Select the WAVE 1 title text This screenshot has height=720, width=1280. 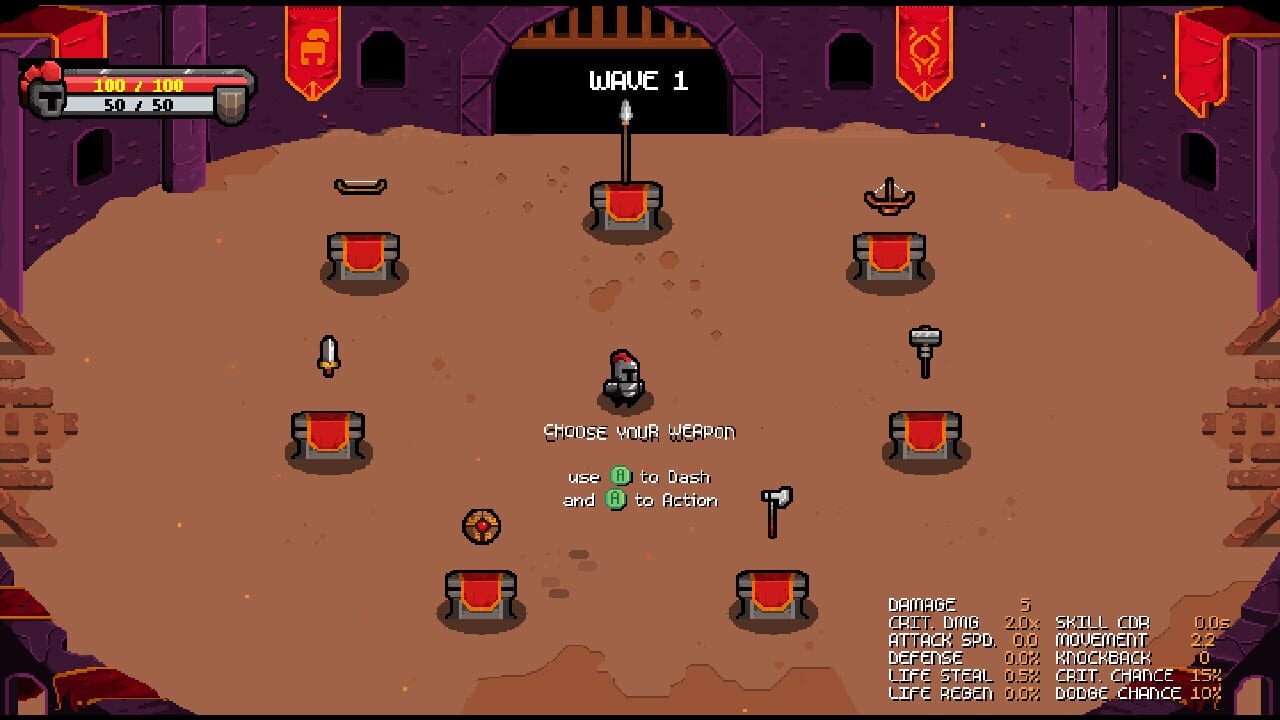(x=638, y=82)
